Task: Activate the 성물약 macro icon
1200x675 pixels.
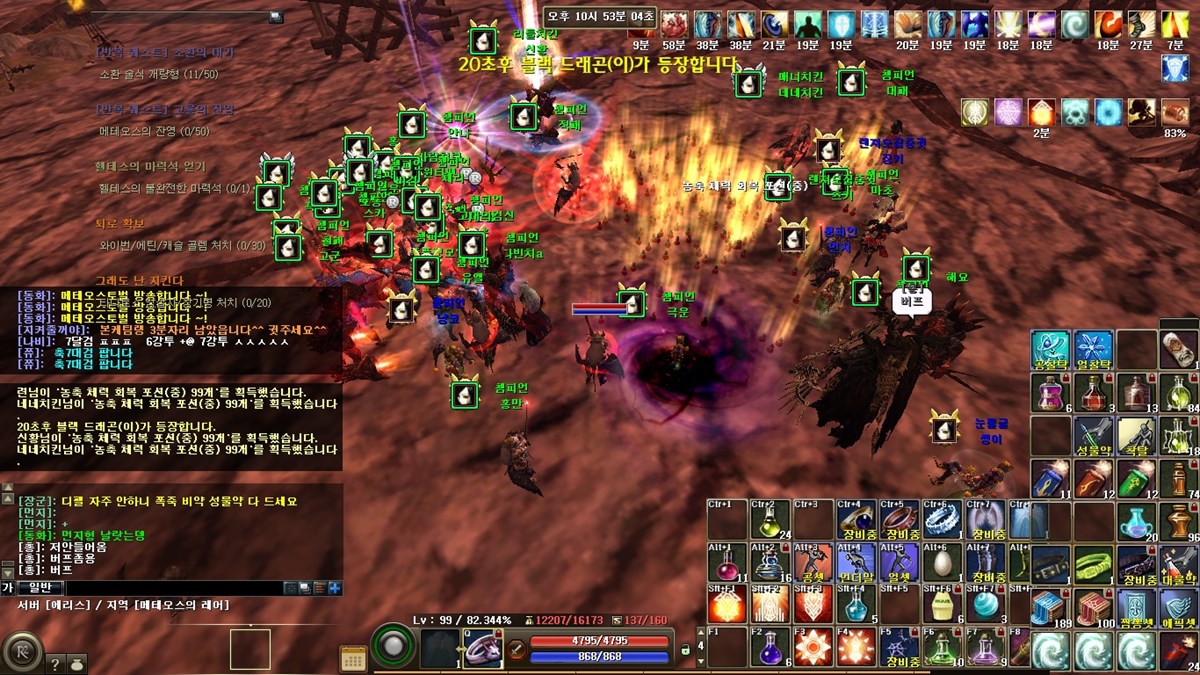Action: click(x=1093, y=435)
